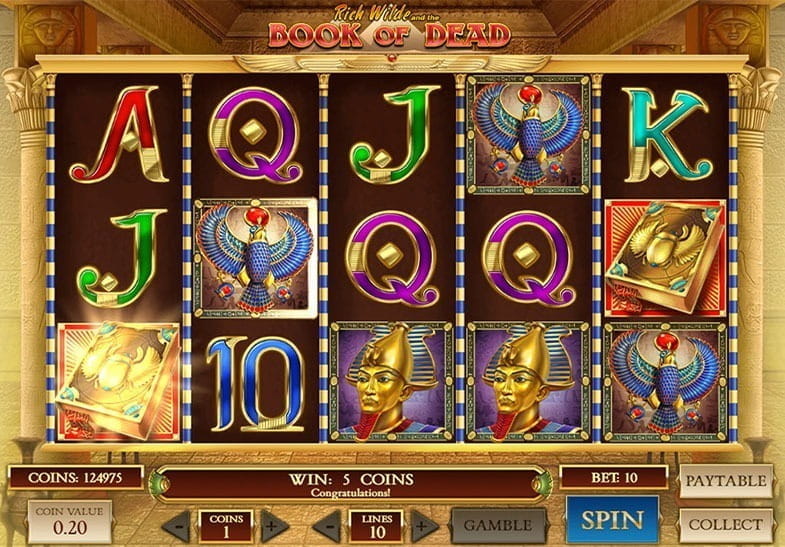This screenshot has height=547, width=785.
Task: Change the coin value setting
Action: [x=69, y=521]
